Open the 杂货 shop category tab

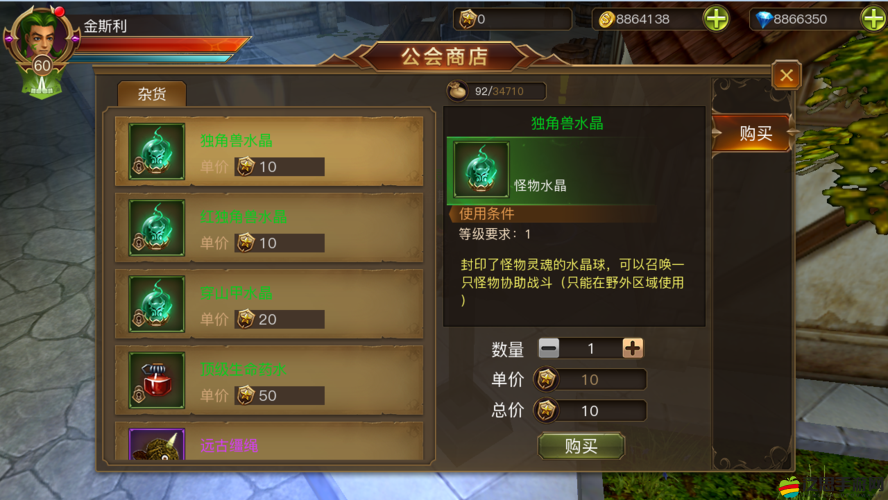click(151, 94)
